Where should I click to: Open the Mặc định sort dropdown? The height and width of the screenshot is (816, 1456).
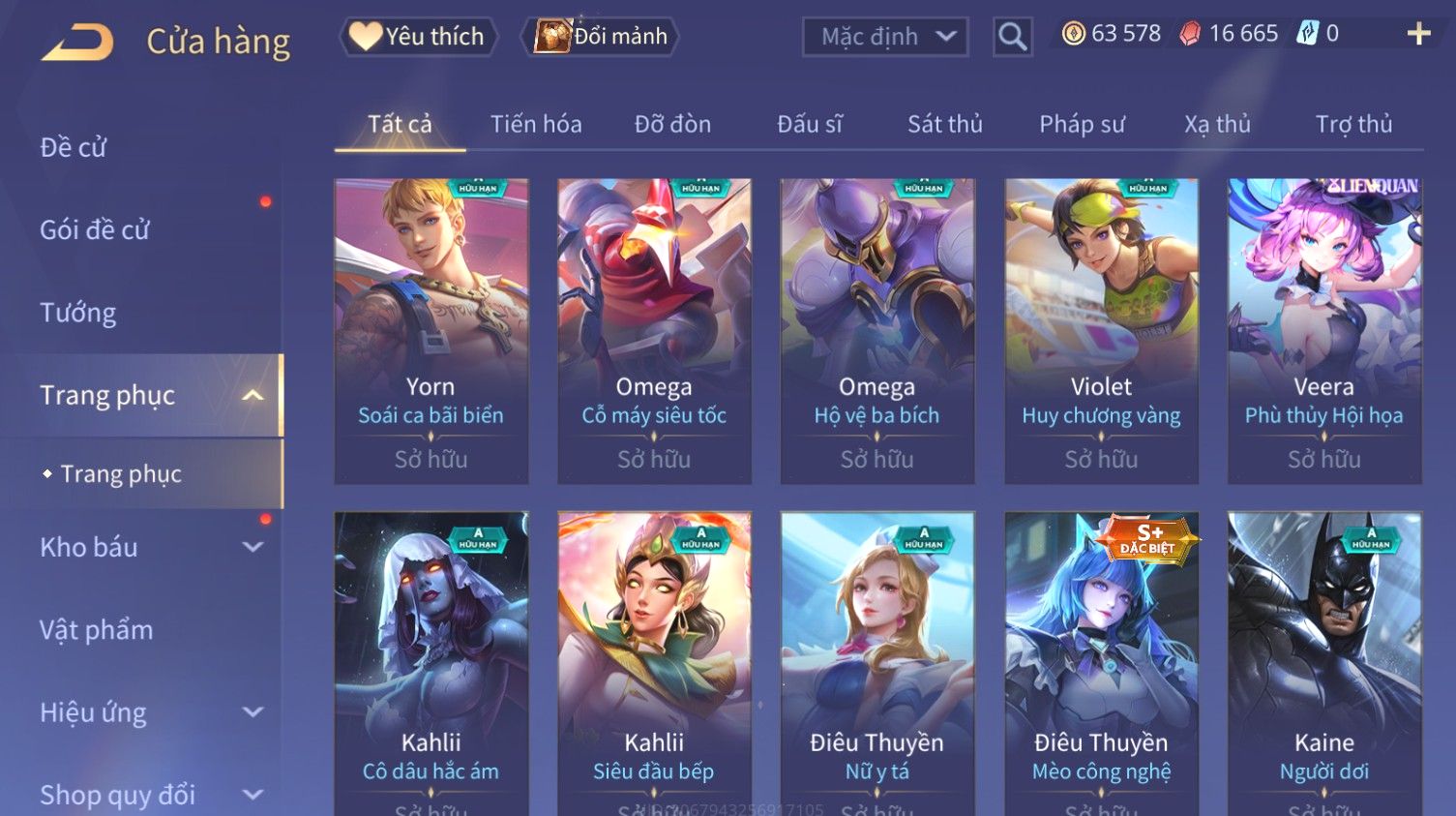point(885,37)
